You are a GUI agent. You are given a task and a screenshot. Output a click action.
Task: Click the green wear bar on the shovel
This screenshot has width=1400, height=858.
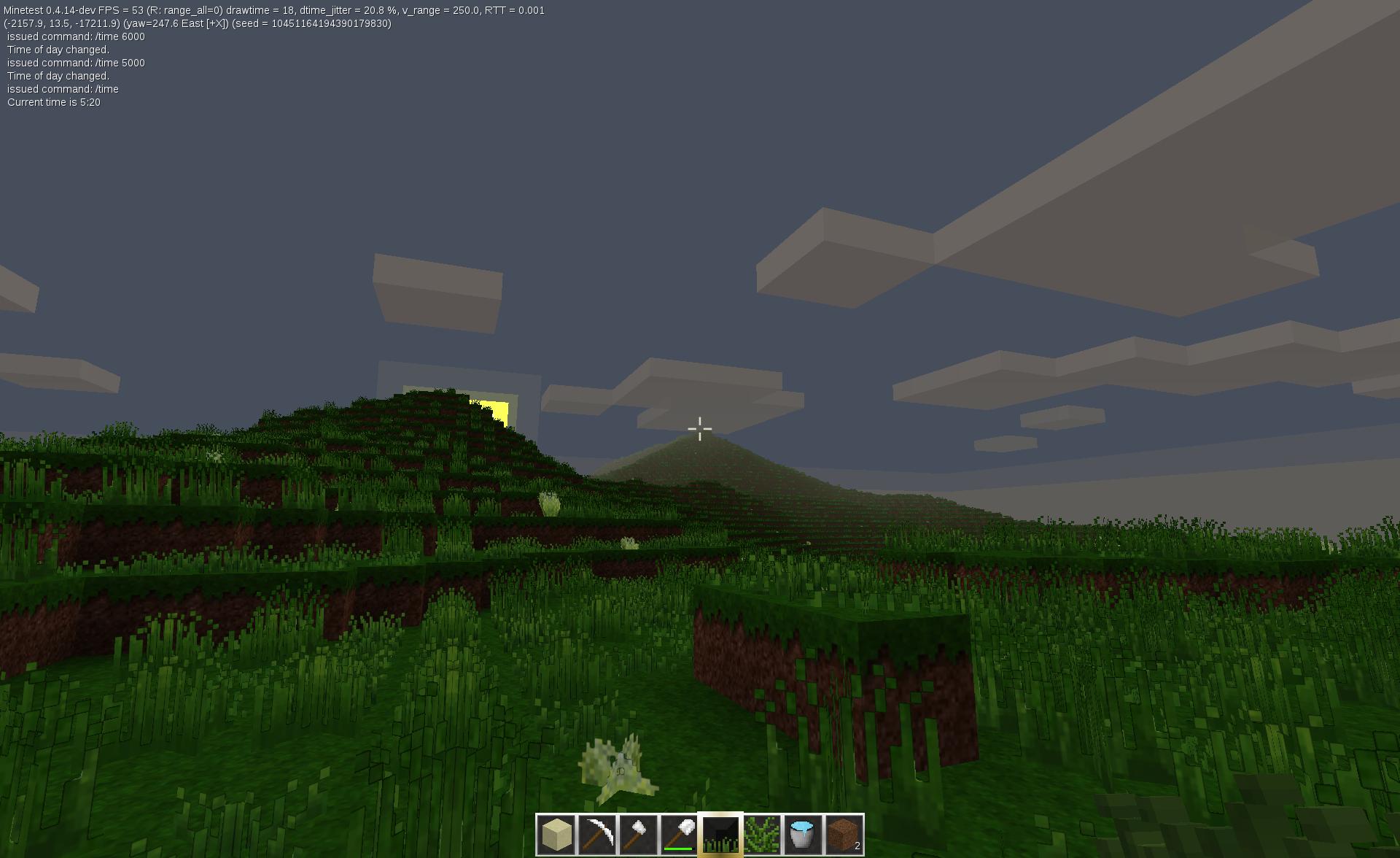click(678, 848)
